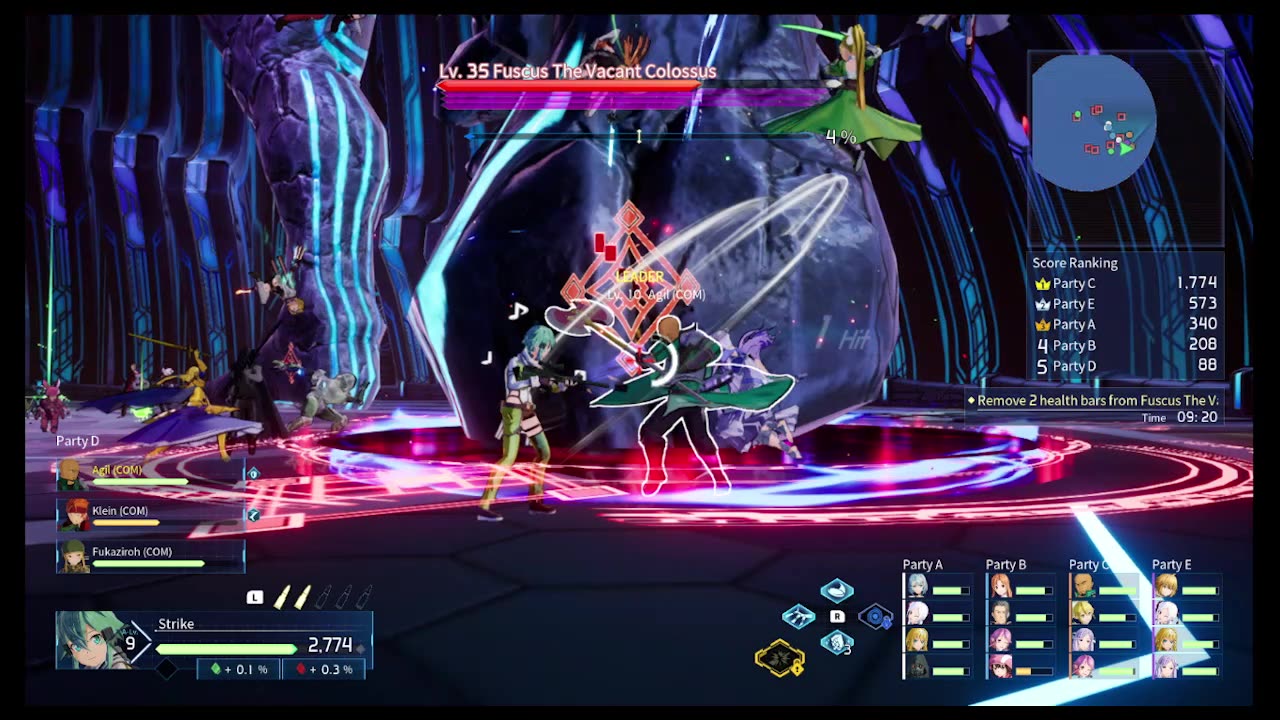Click the locked yellow ultimate skill icon
This screenshot has width=1280, height=720.
point(779,657)
